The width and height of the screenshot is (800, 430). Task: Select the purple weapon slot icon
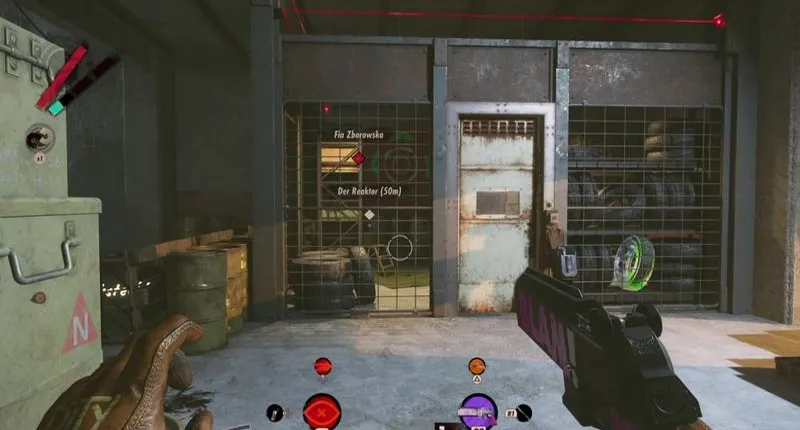click(478, 411)
